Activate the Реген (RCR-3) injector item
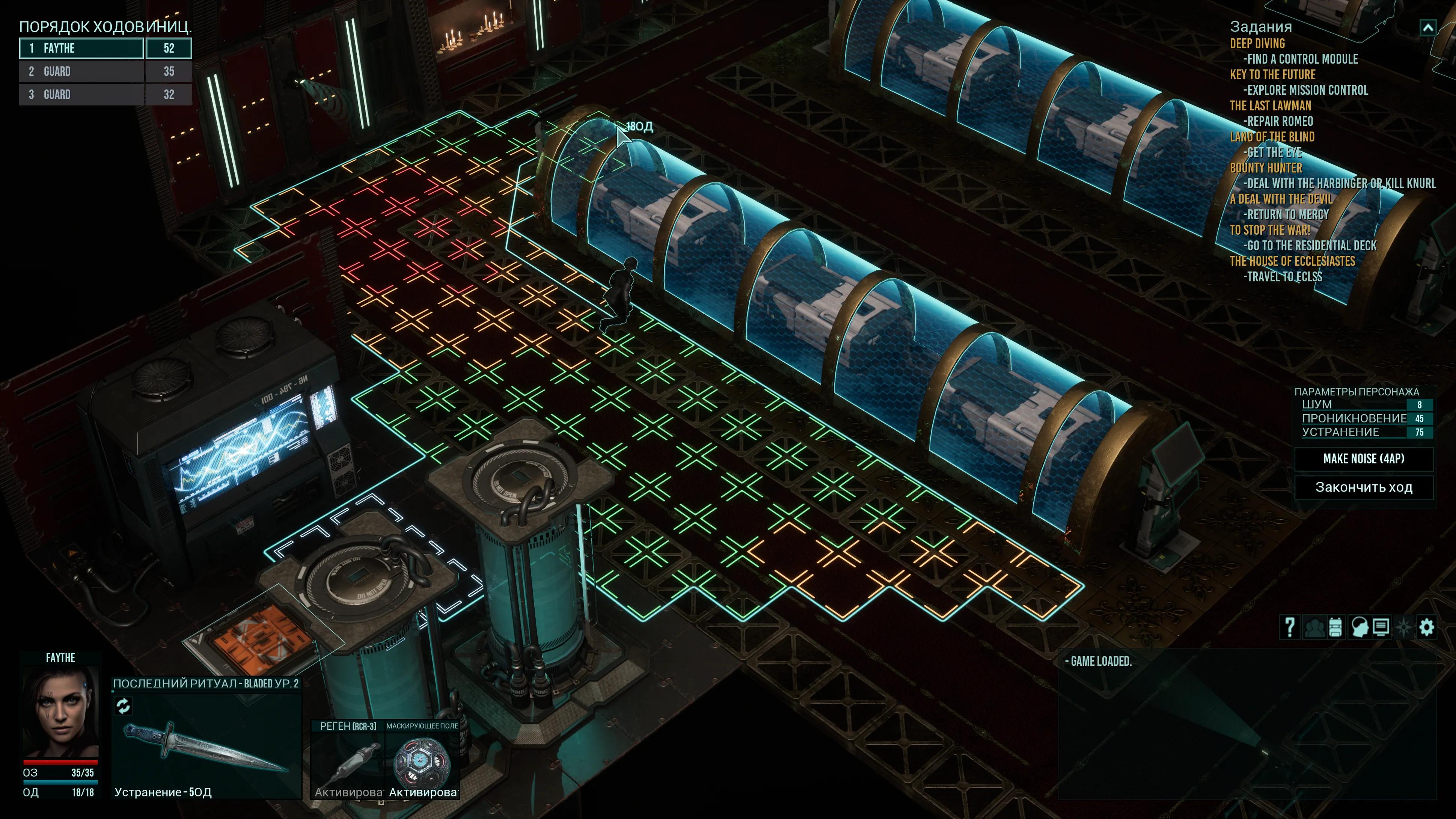 coord(348,760)
